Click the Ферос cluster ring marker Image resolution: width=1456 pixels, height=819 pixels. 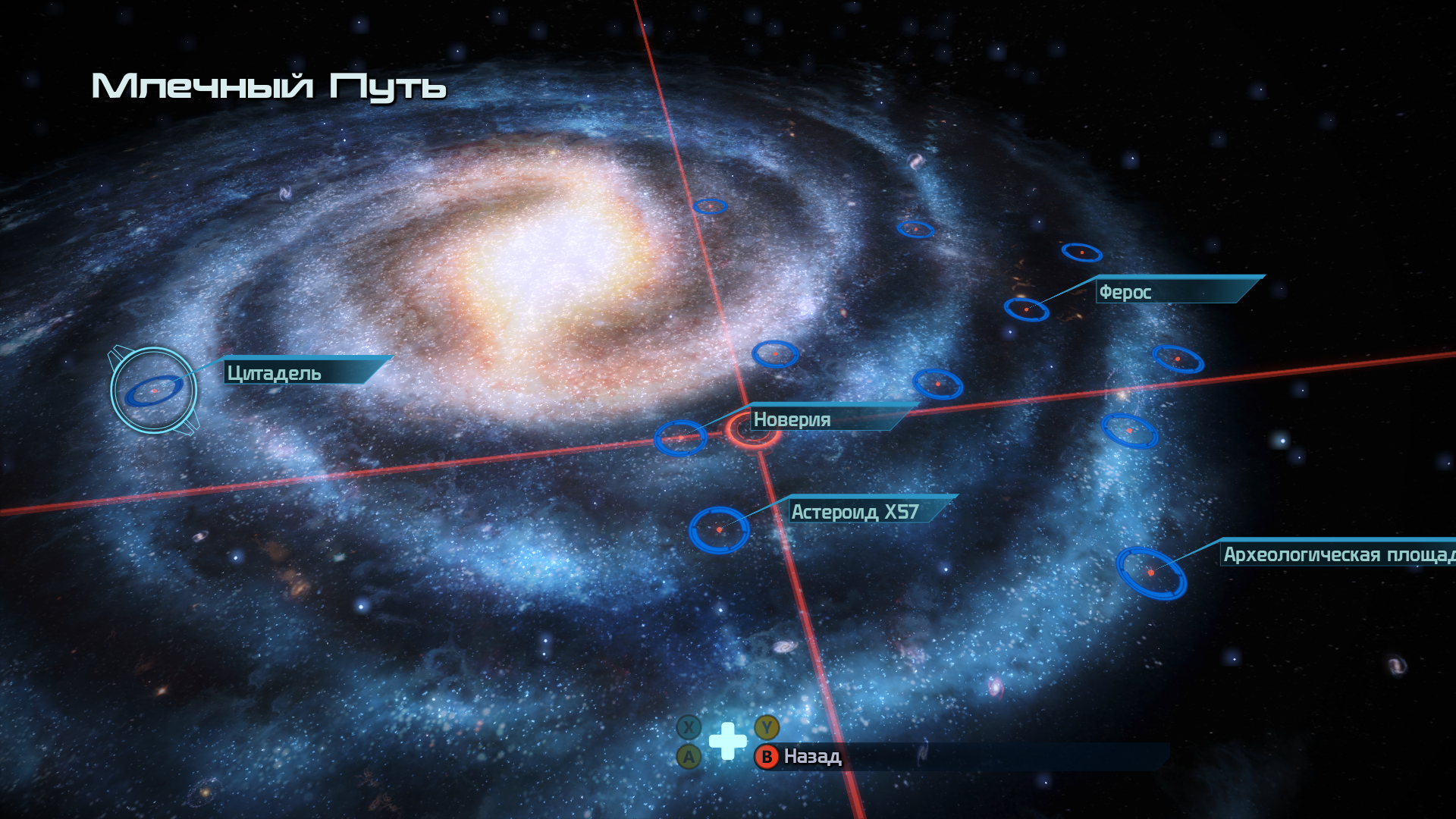coord(1026,309)
